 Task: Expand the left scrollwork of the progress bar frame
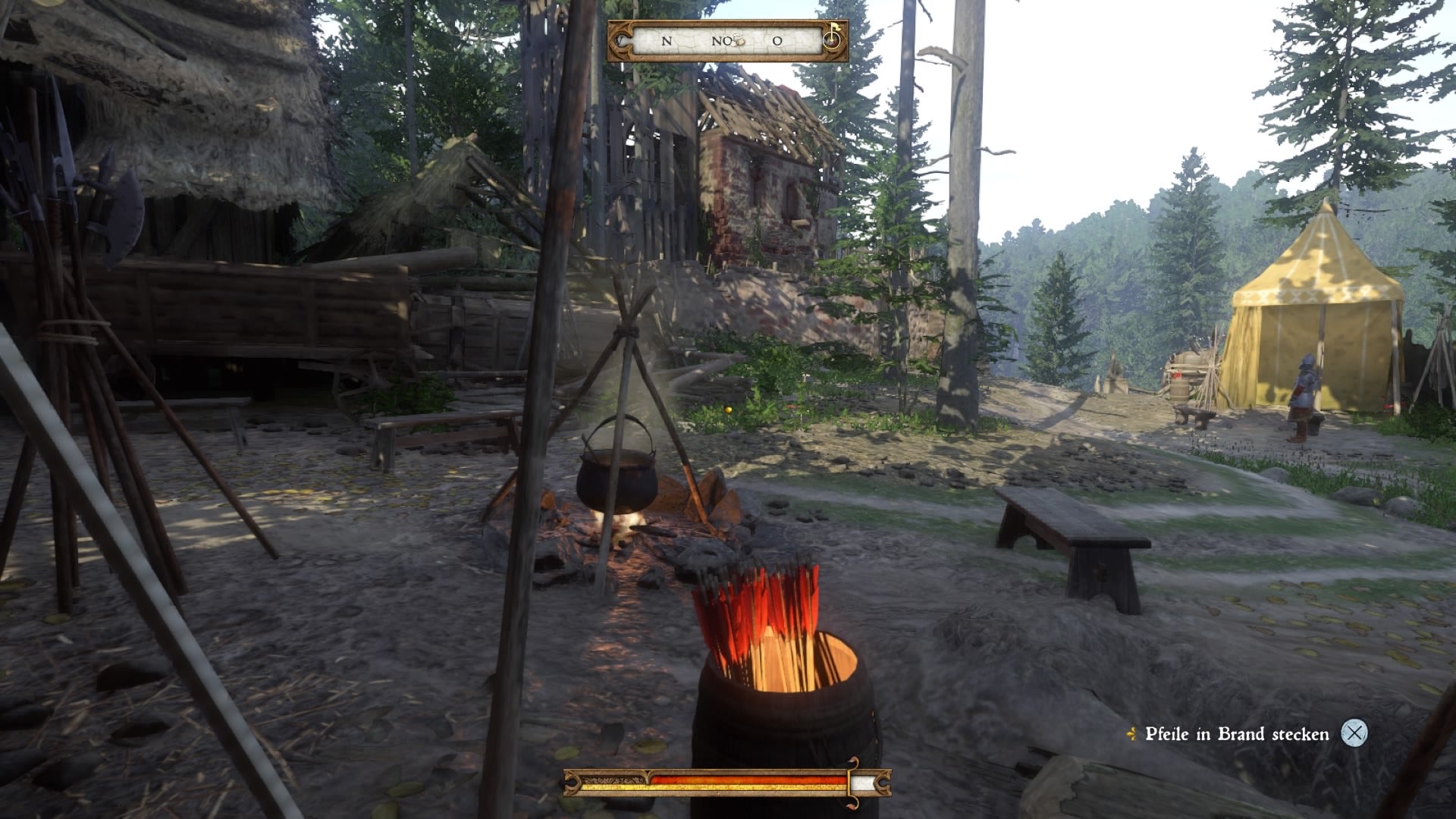click(571, 783)
